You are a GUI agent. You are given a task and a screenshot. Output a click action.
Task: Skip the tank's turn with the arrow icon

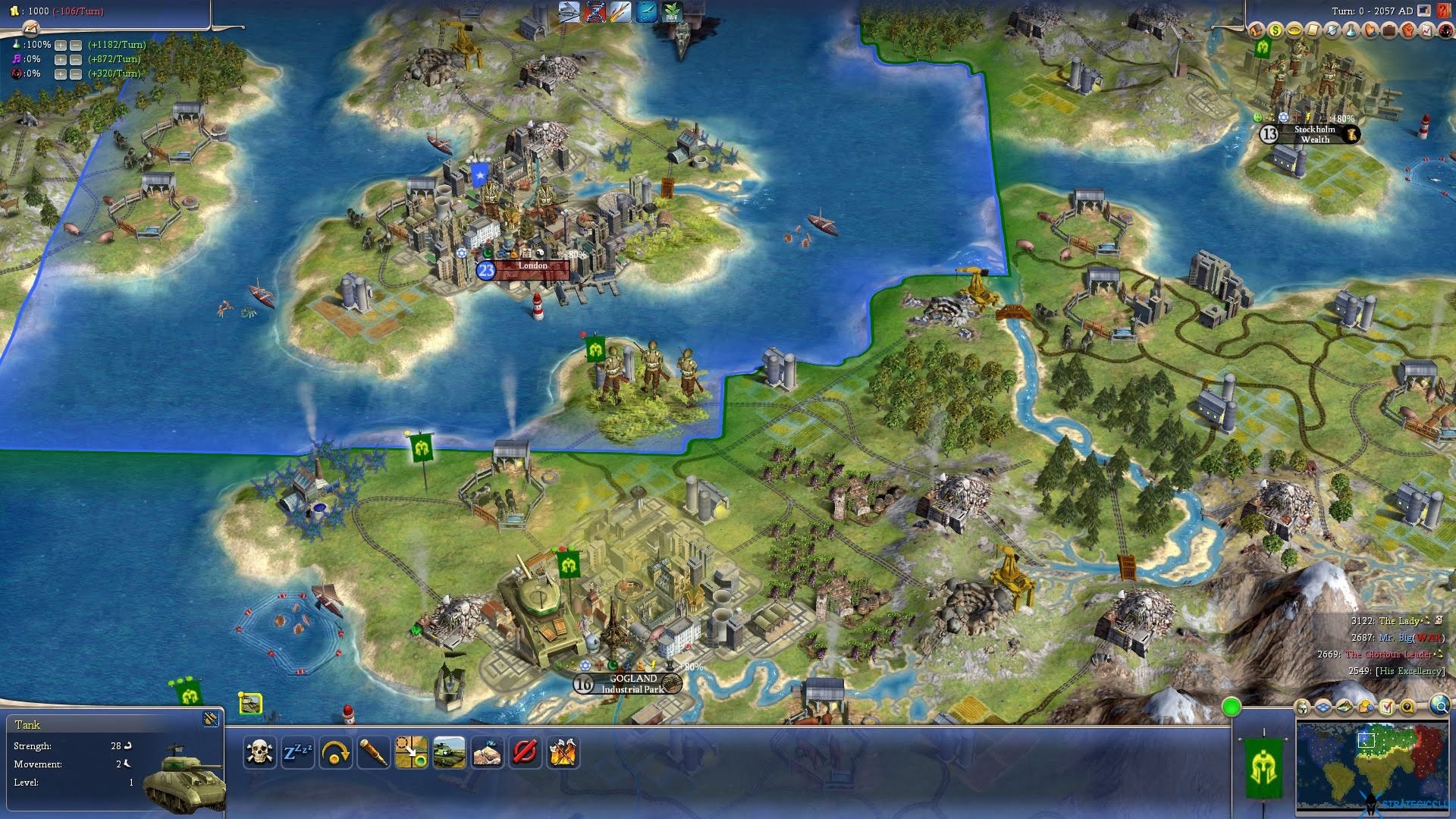click(335, 752)
